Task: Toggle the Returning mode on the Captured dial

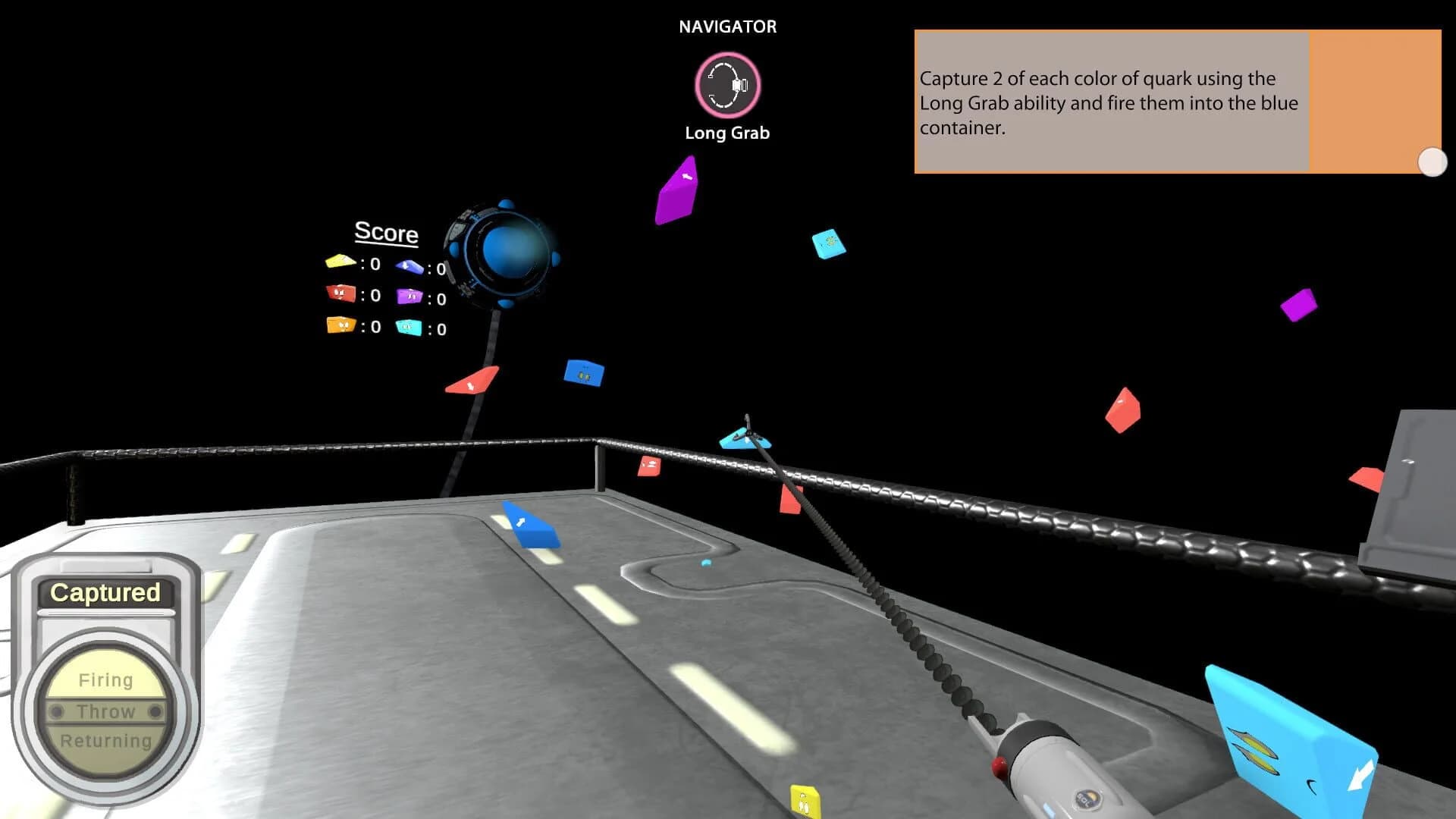Action: pos(106,740)
